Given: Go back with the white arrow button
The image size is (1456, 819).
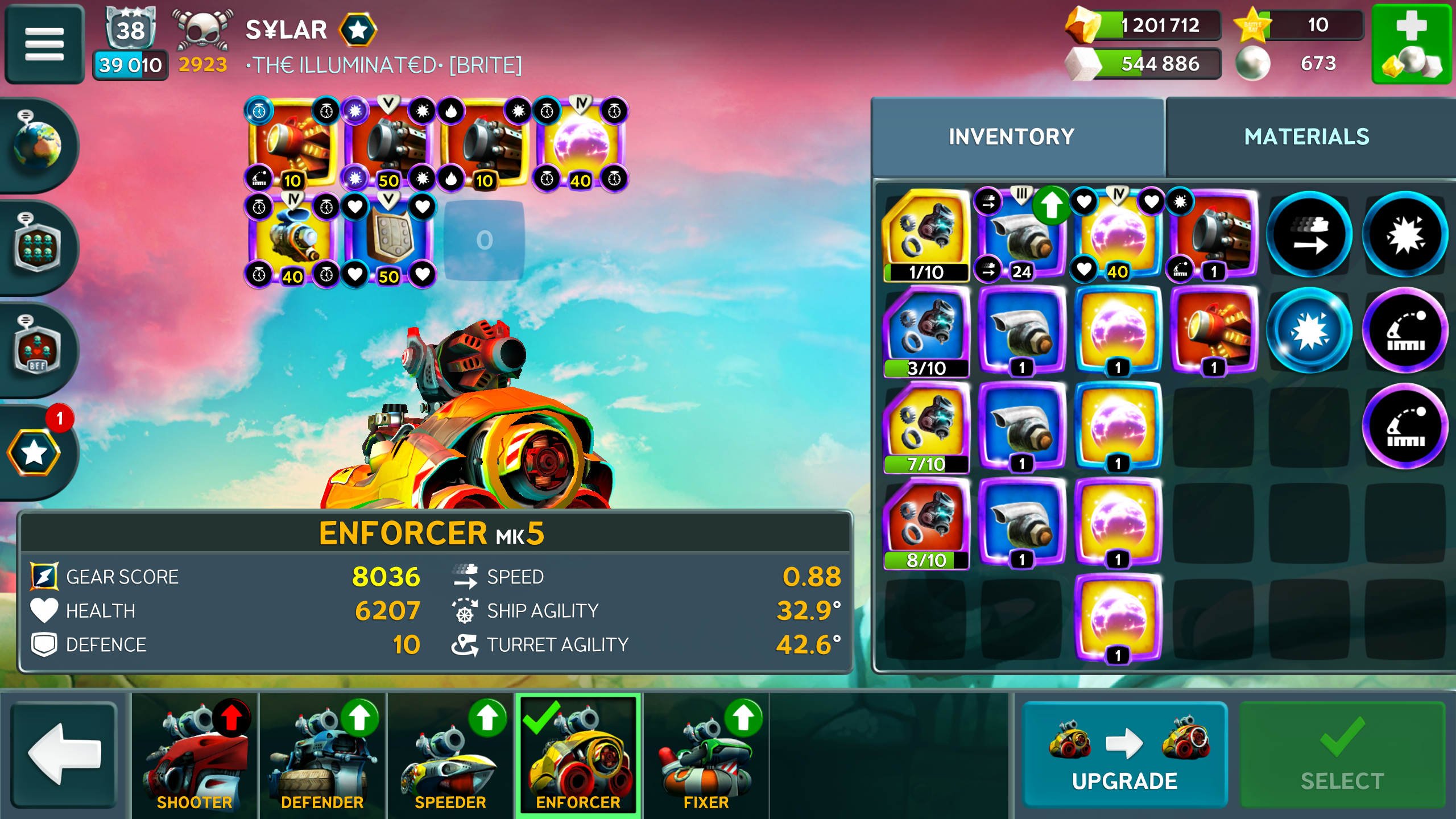Looking at the screenshot, I should pos(64,754).
